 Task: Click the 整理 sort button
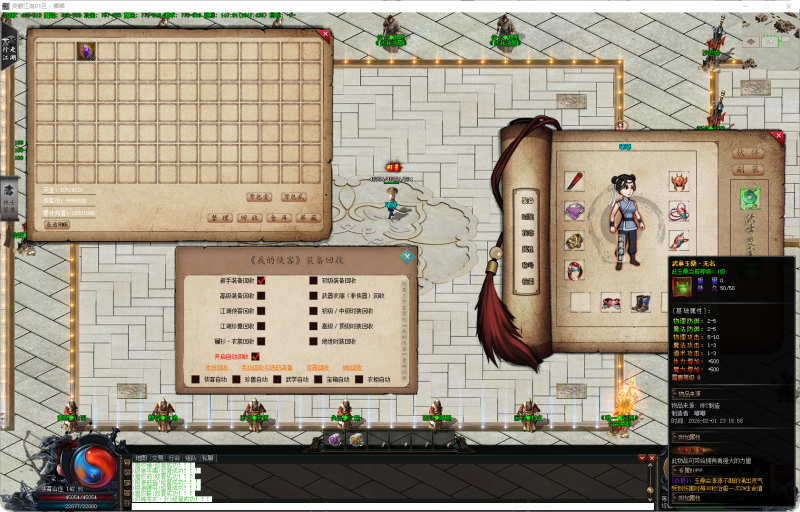(220, 217)
